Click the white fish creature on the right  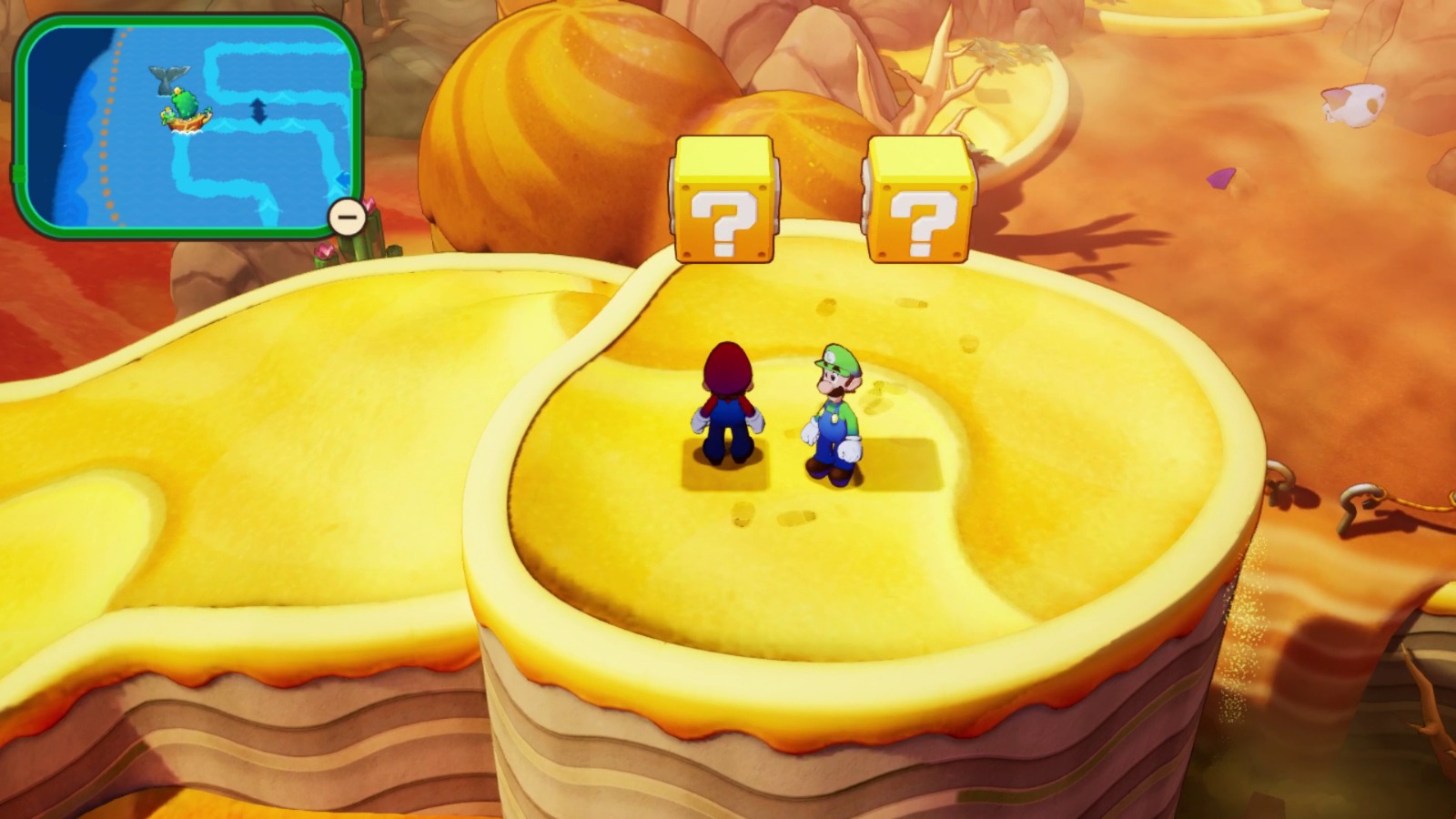pos(1355,106)
